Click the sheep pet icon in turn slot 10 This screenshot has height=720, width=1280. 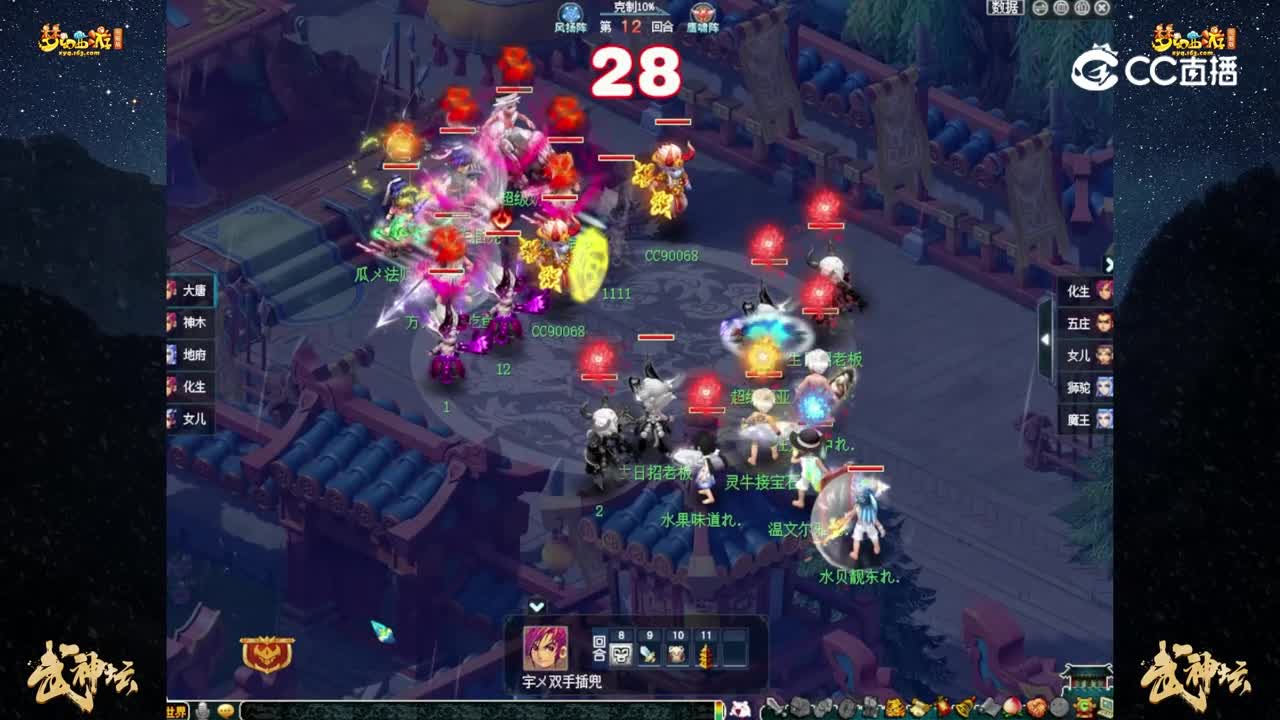pos(677,653)
